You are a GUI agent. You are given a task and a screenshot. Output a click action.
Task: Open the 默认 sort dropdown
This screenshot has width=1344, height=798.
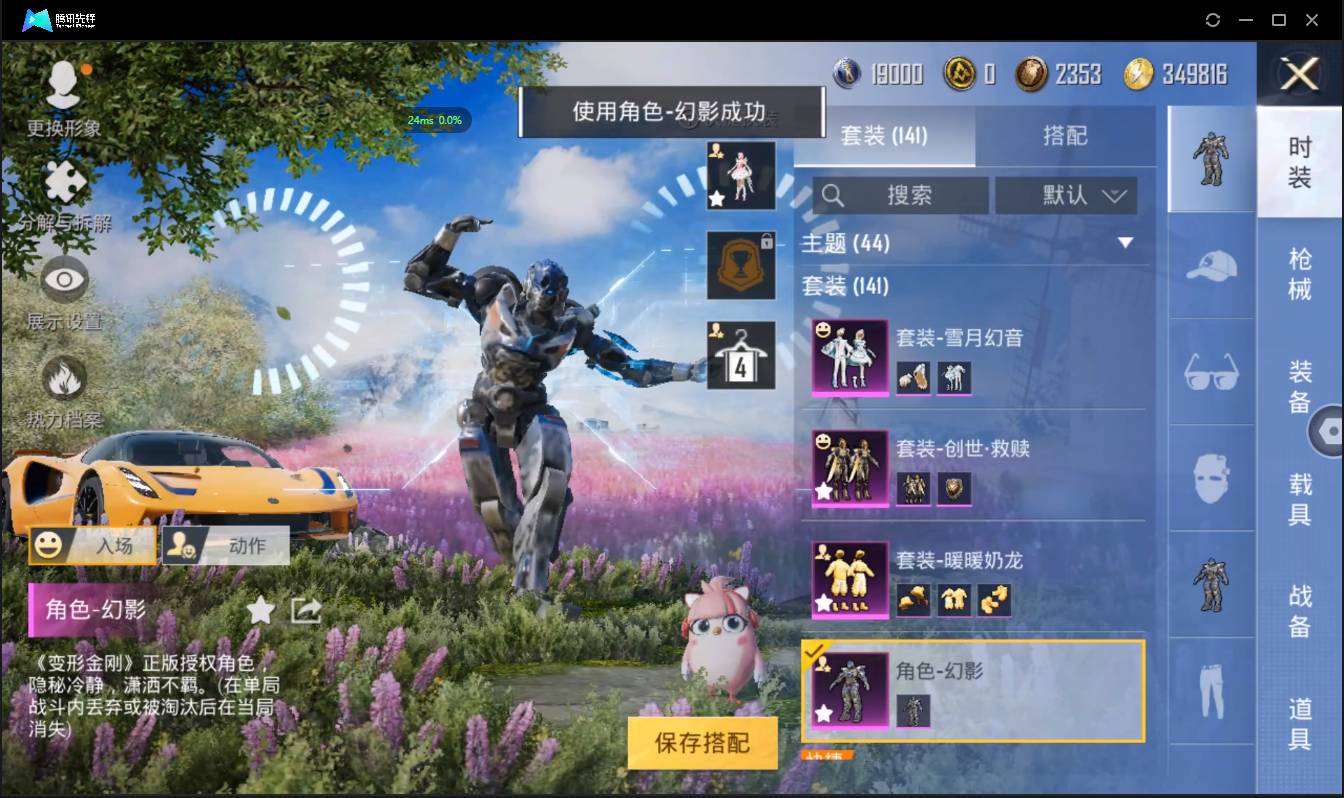[x=1066, y=195]
